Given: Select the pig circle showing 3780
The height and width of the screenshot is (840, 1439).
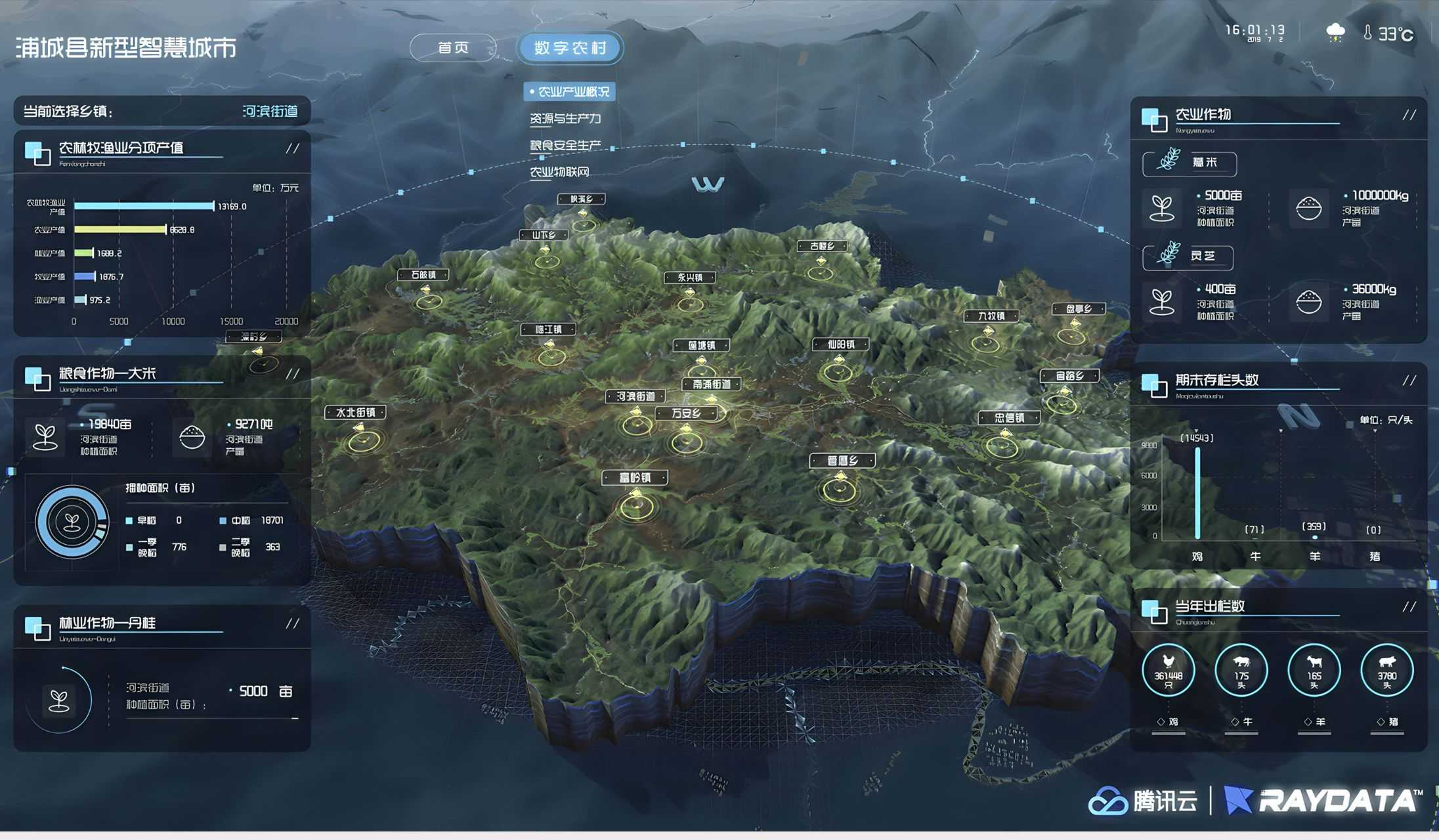Looking at the screenshot, I should (x=1386, y=671).
